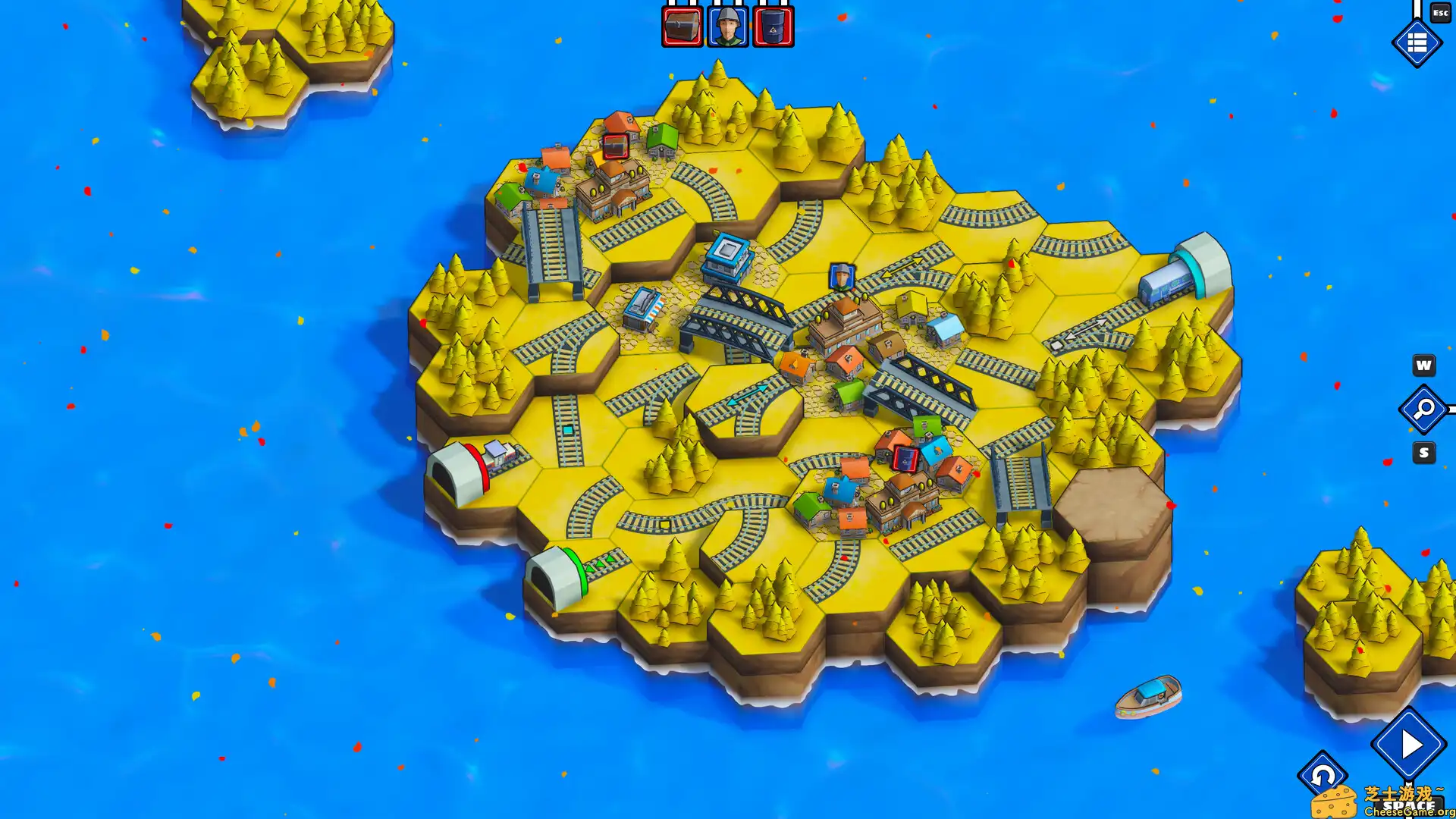1456x819 pixels.
Task: Click the passenger portrait indicator at top center
Action: (726, 25)
